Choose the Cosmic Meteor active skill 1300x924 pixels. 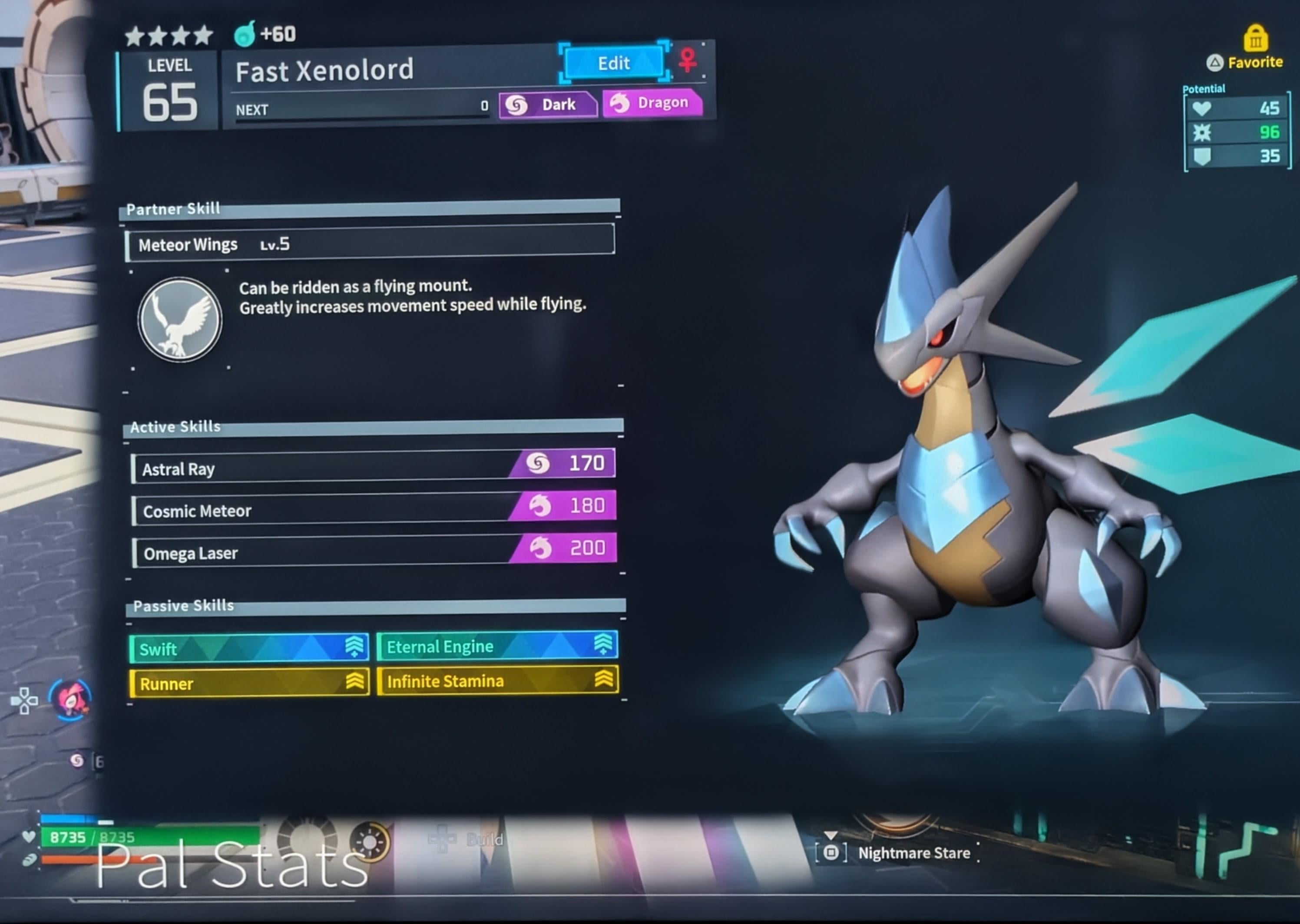pos(374,508)
